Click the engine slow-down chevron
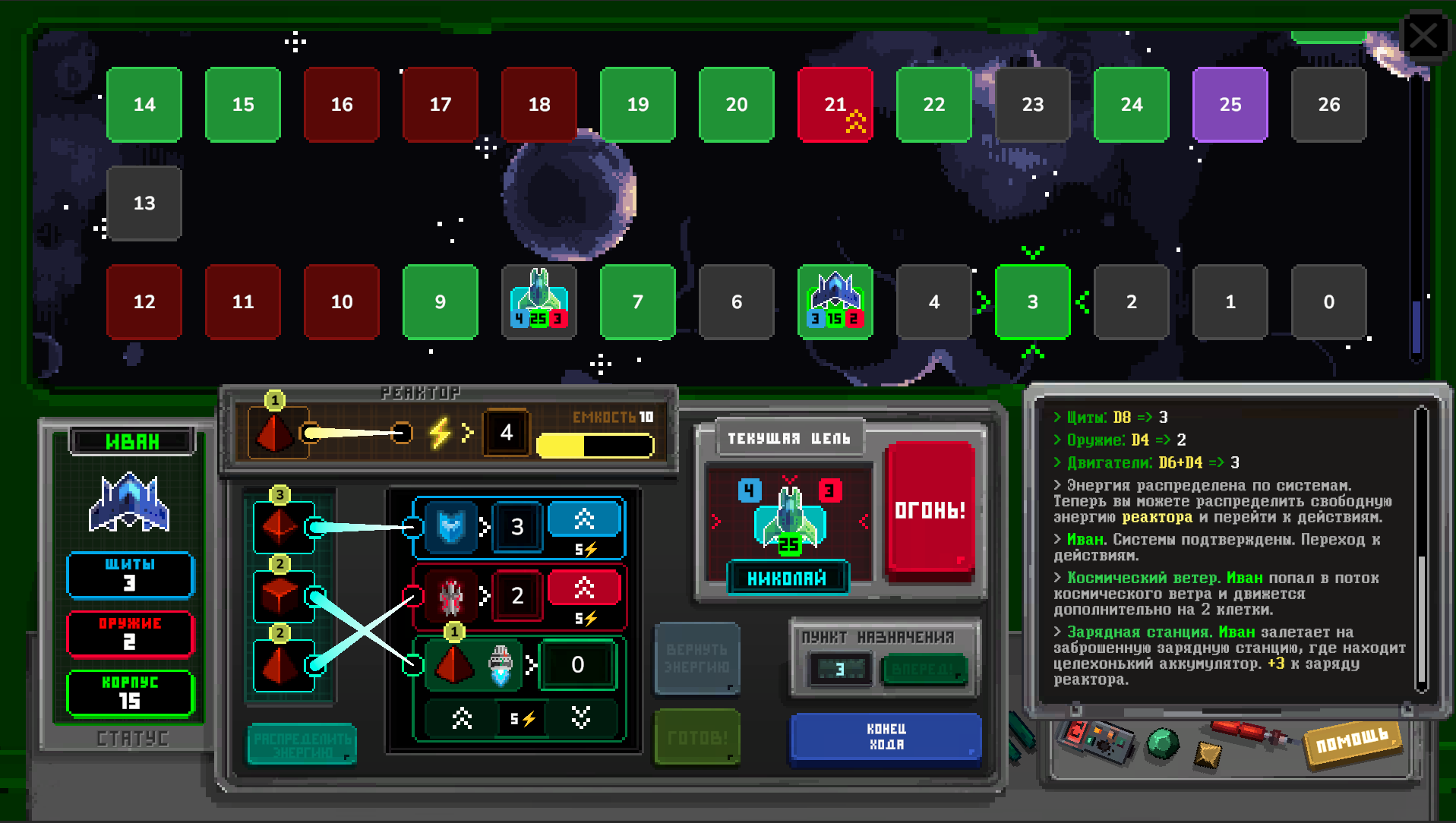The image size is (1456, 823). [581, 717]
